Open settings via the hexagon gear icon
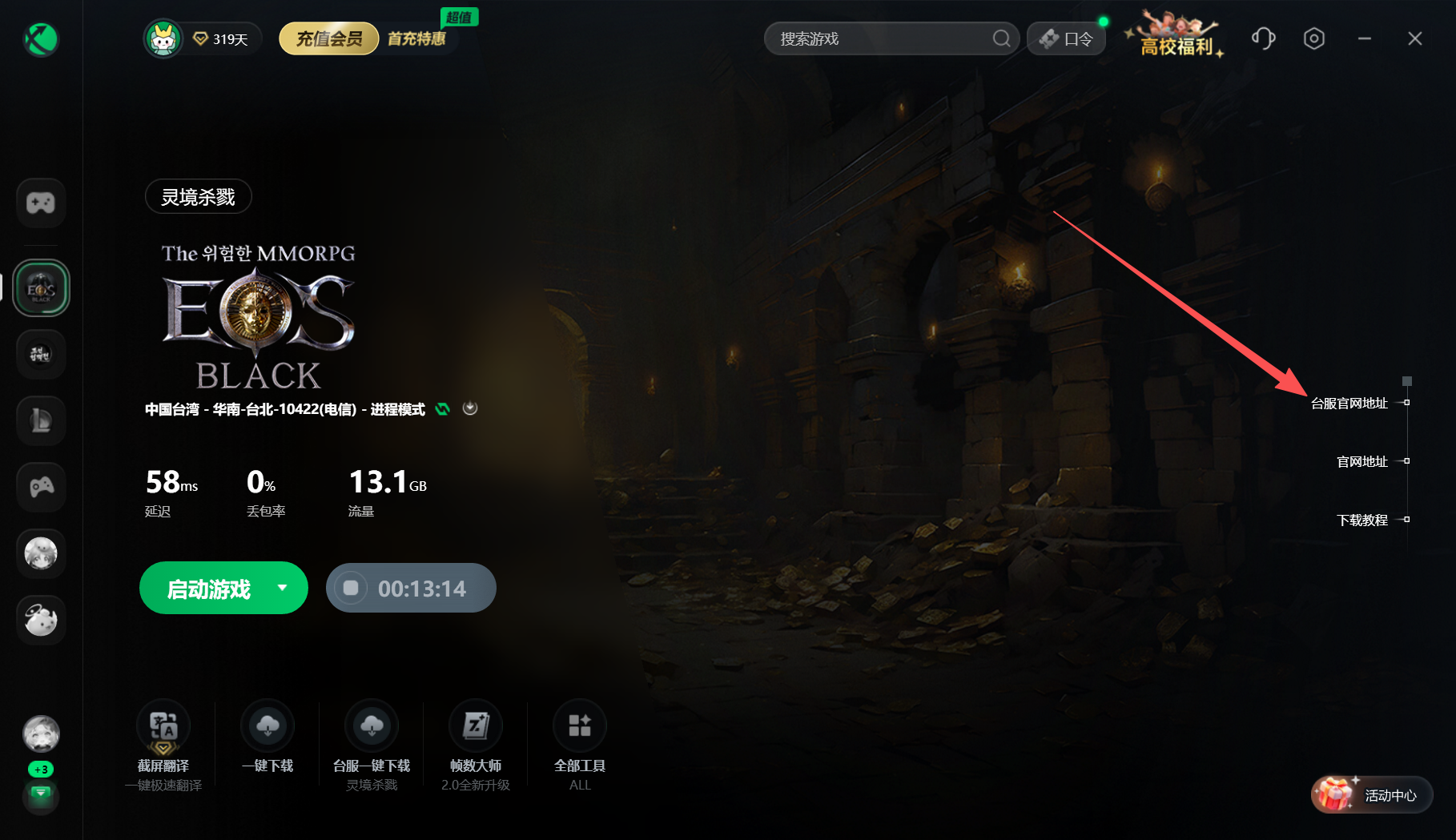 (x=1313, y=38)
